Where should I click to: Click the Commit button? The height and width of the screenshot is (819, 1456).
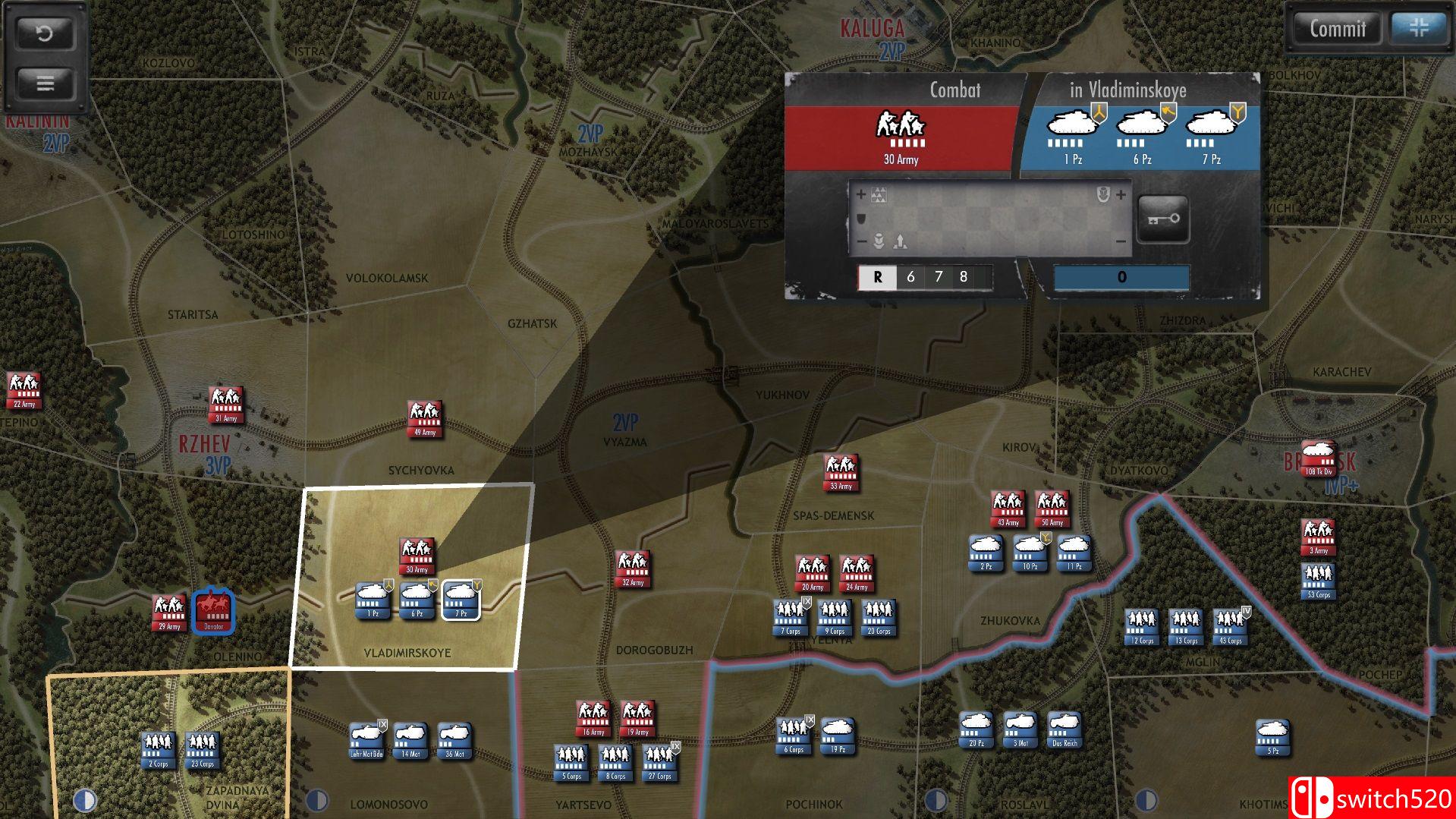click(1336, 30)
